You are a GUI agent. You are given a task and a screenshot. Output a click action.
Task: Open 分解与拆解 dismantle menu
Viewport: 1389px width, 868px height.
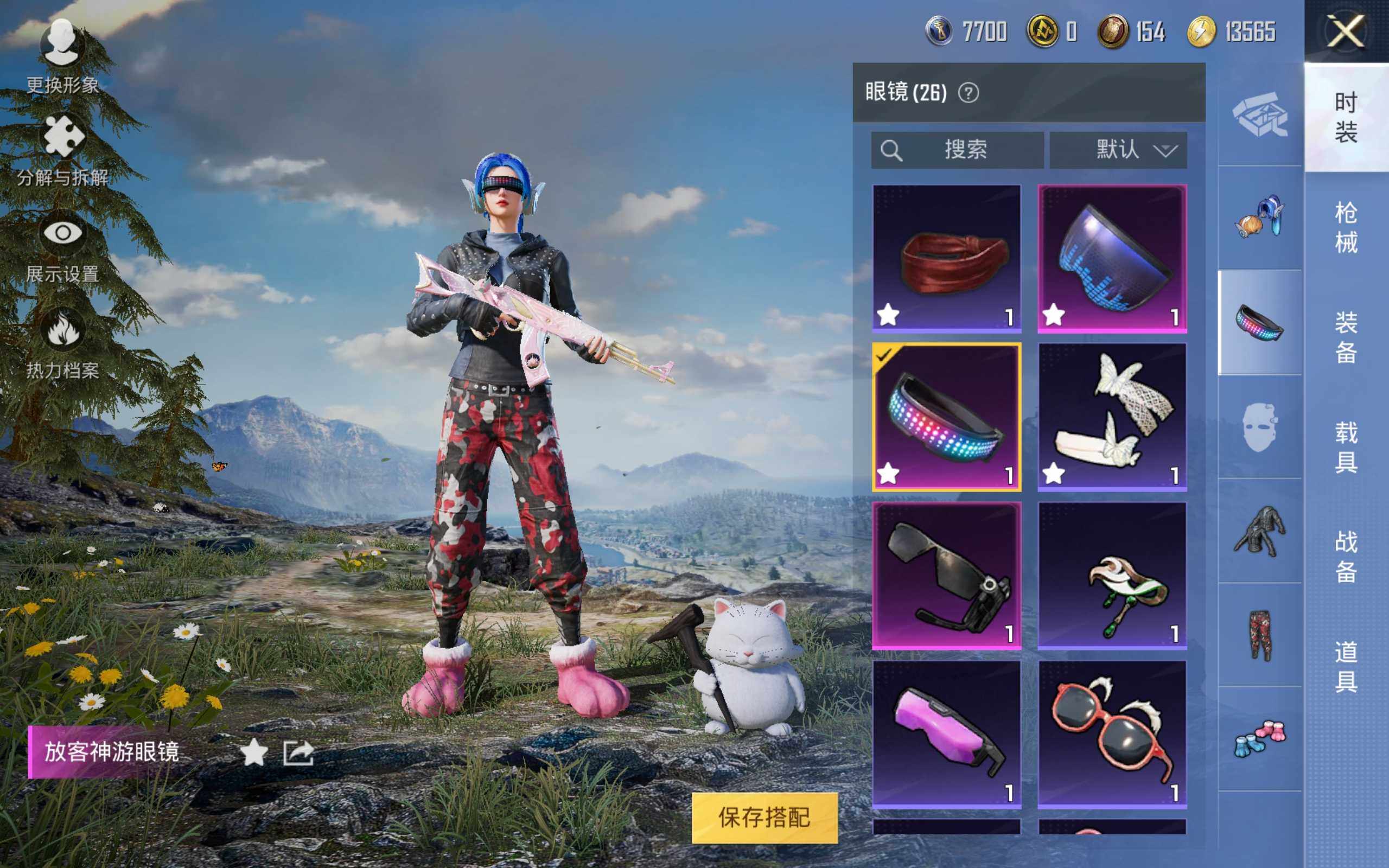point(62,150)
